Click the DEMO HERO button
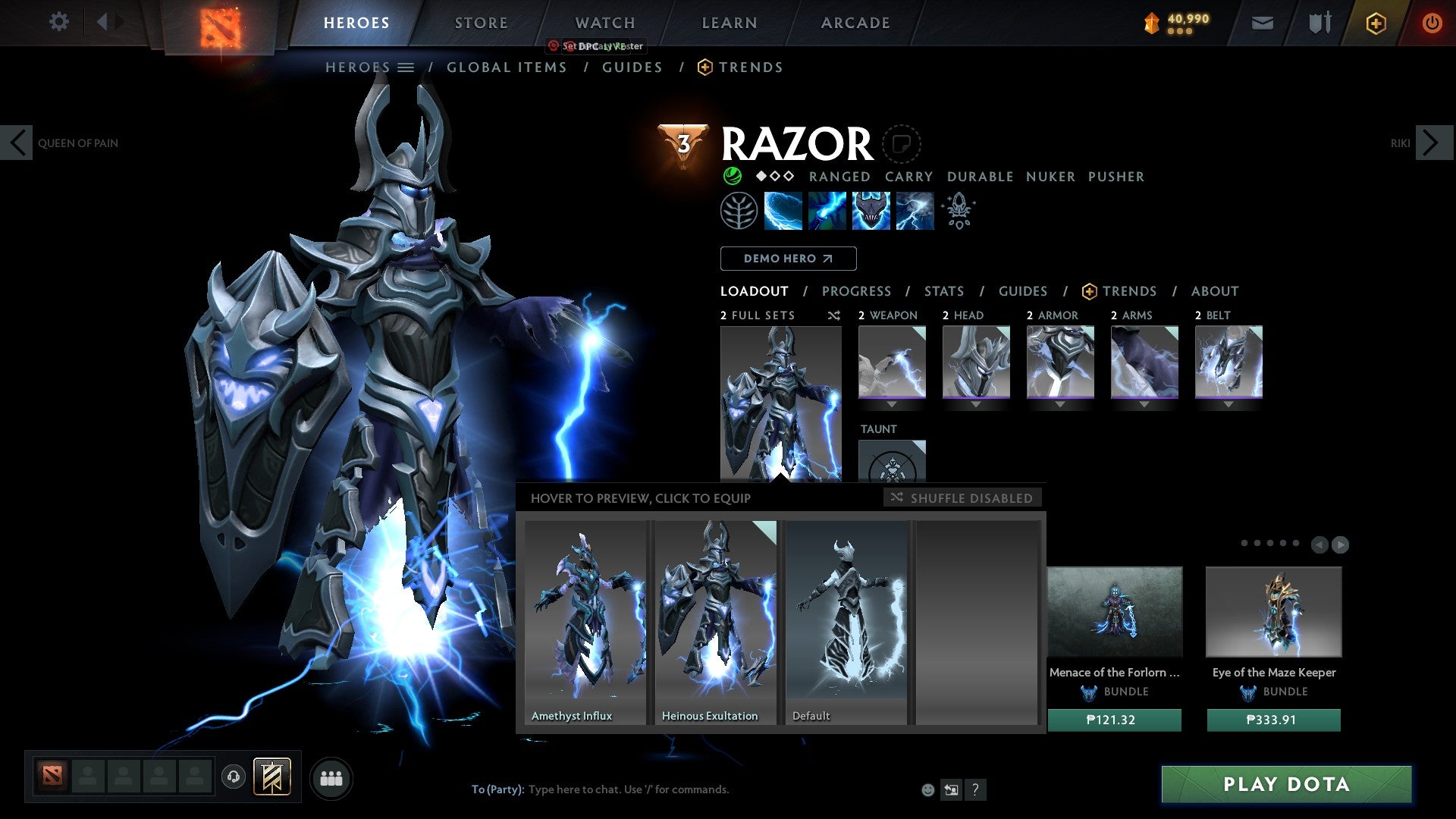This screenshot has width=1456, height=819. coord(788,258)
